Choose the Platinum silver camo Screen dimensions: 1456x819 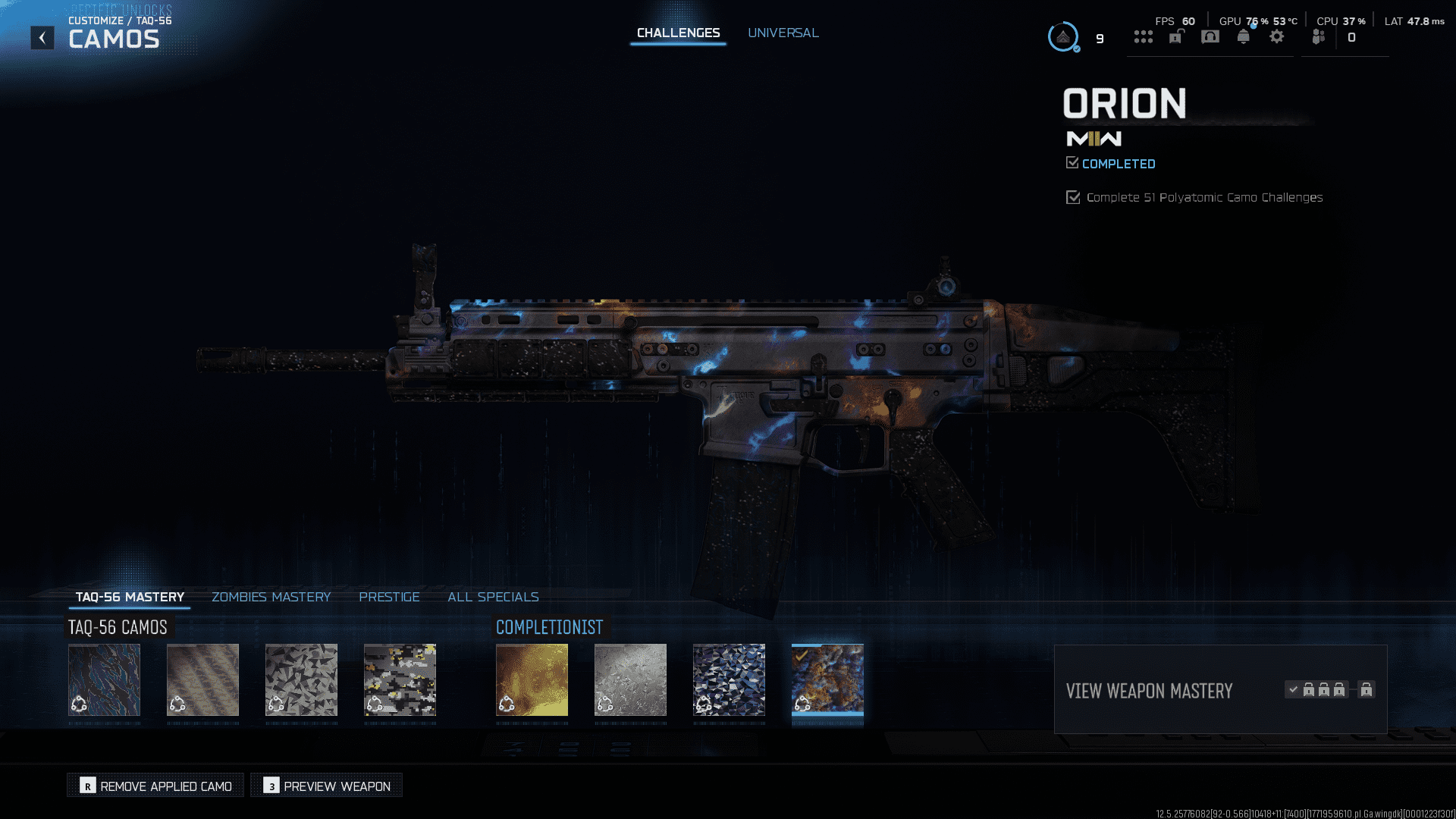[x=630, y=680]
